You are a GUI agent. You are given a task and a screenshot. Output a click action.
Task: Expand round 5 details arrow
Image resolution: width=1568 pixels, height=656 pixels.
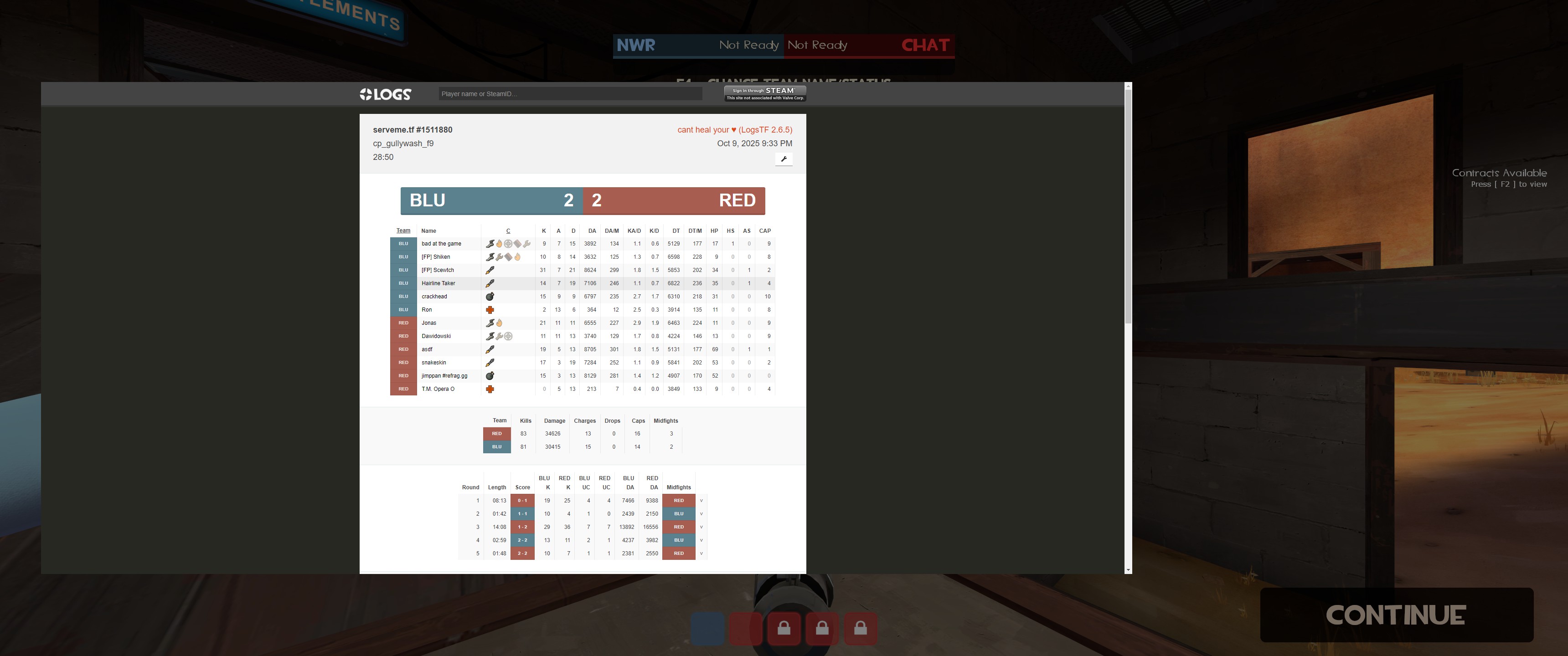[701, 554]
